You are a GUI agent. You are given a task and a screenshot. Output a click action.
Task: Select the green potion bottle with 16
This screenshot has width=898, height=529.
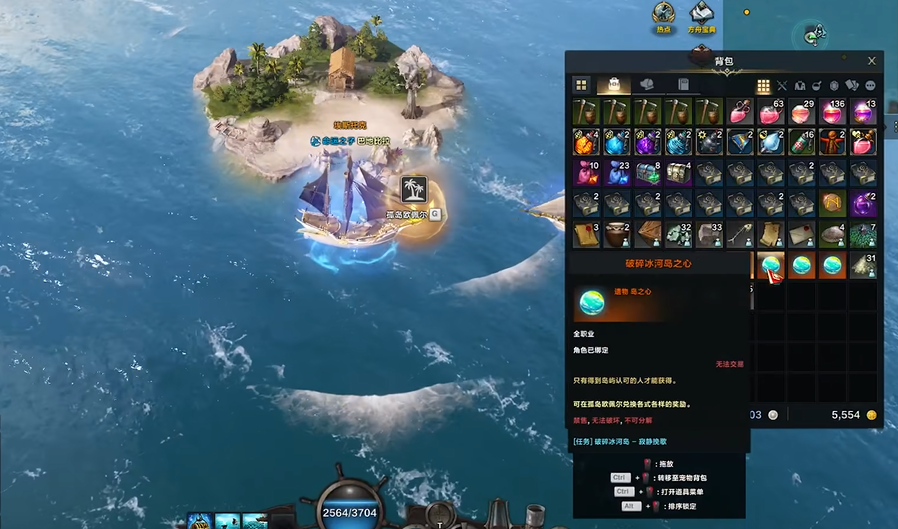pyautogui.click(x=801, y=142)
